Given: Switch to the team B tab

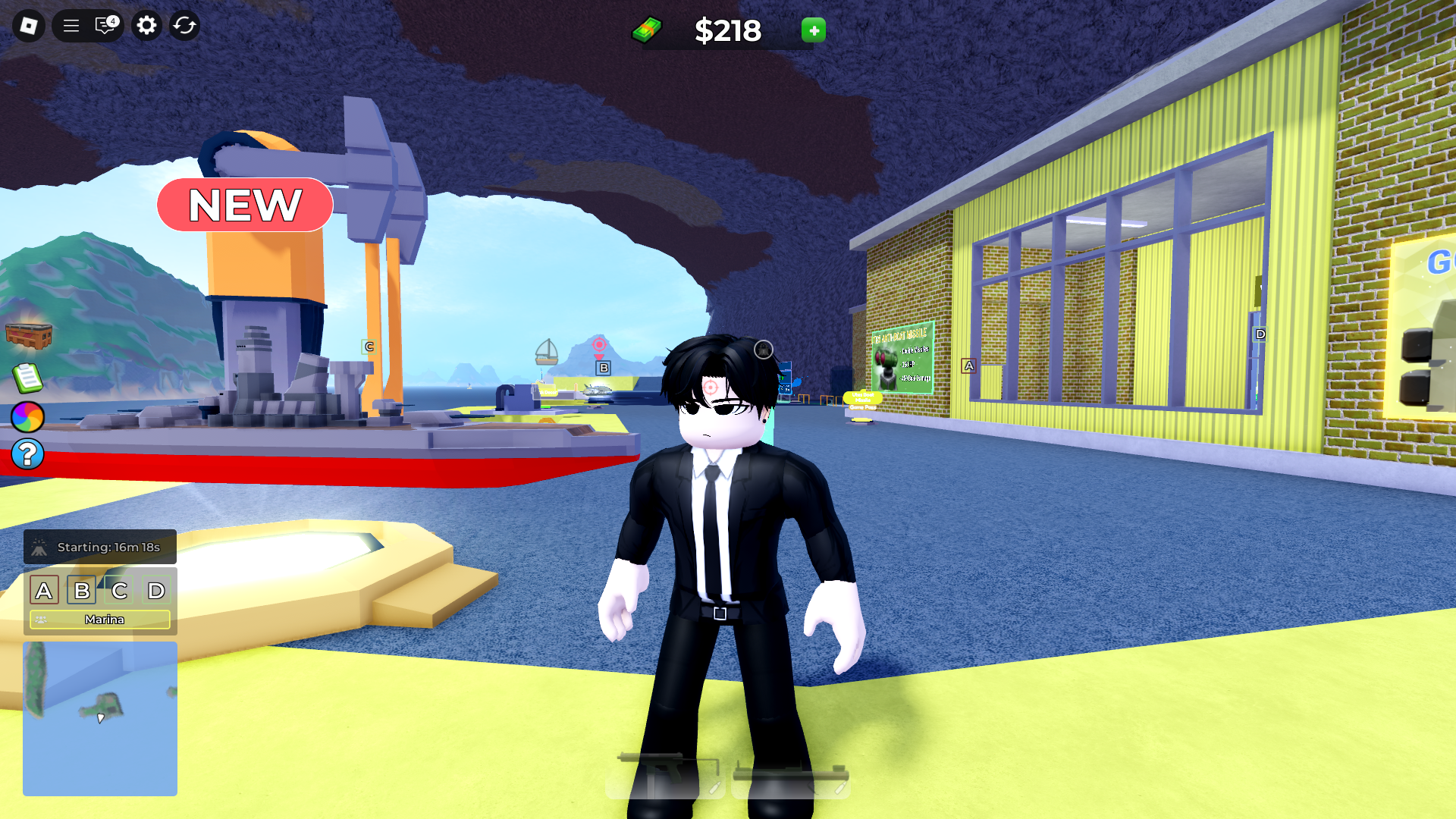Looking at the screenshot, I should pos(82,590).
